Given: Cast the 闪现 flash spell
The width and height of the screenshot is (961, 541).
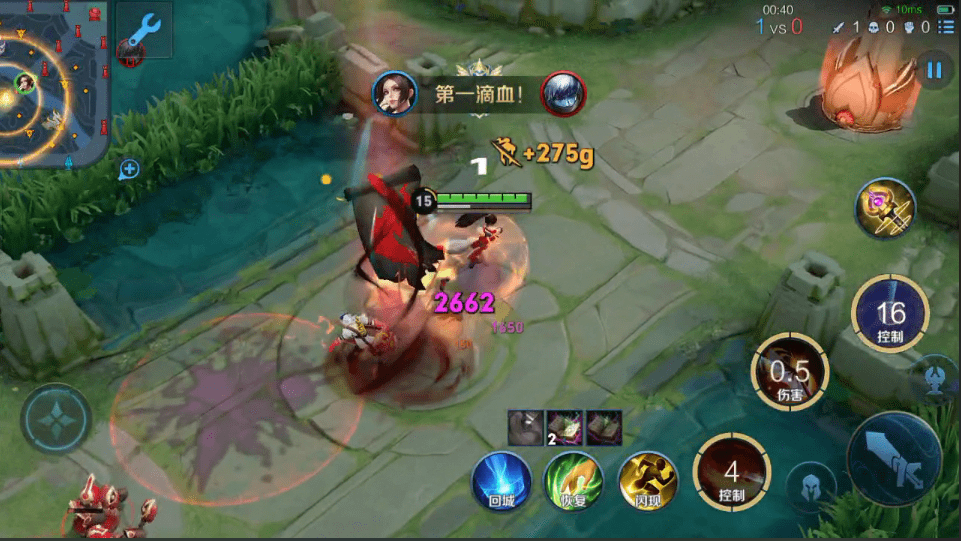Looking at the screenshot, I should [647, 481].
